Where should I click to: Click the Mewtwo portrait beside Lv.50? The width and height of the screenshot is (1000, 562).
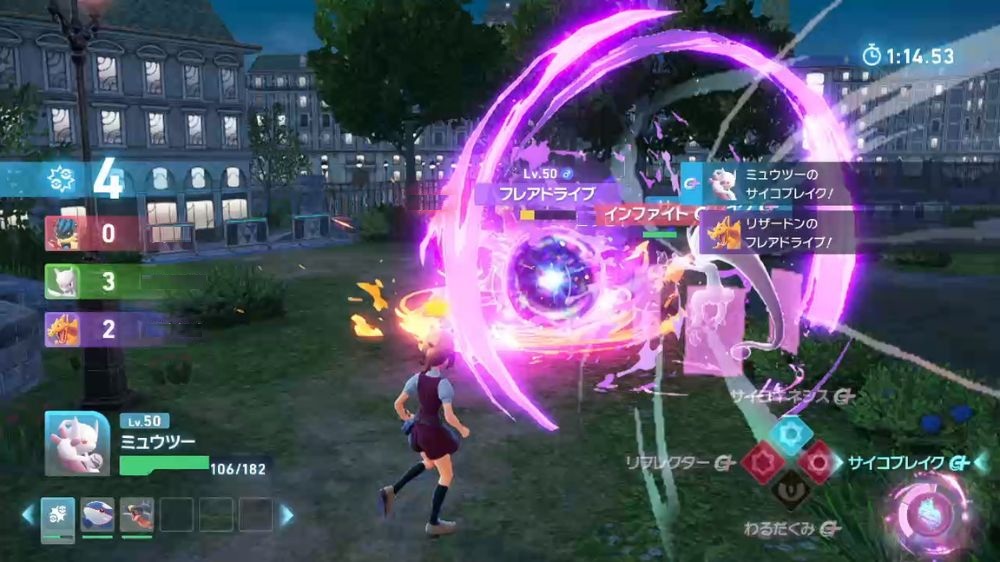[77, 443]
